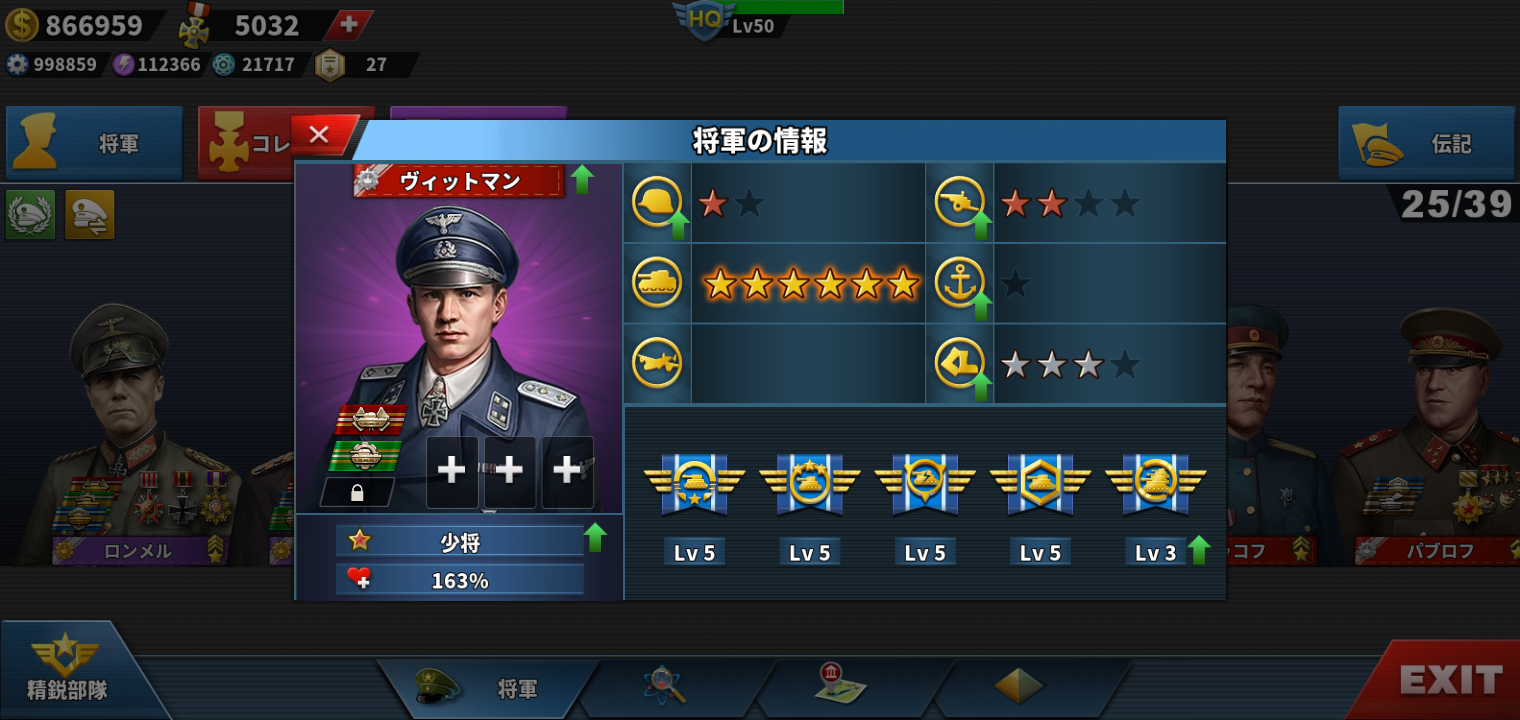The image size is (1520, 720).
Task: Open the 精鋭部隊 elite forces menu
Action: 68,670
